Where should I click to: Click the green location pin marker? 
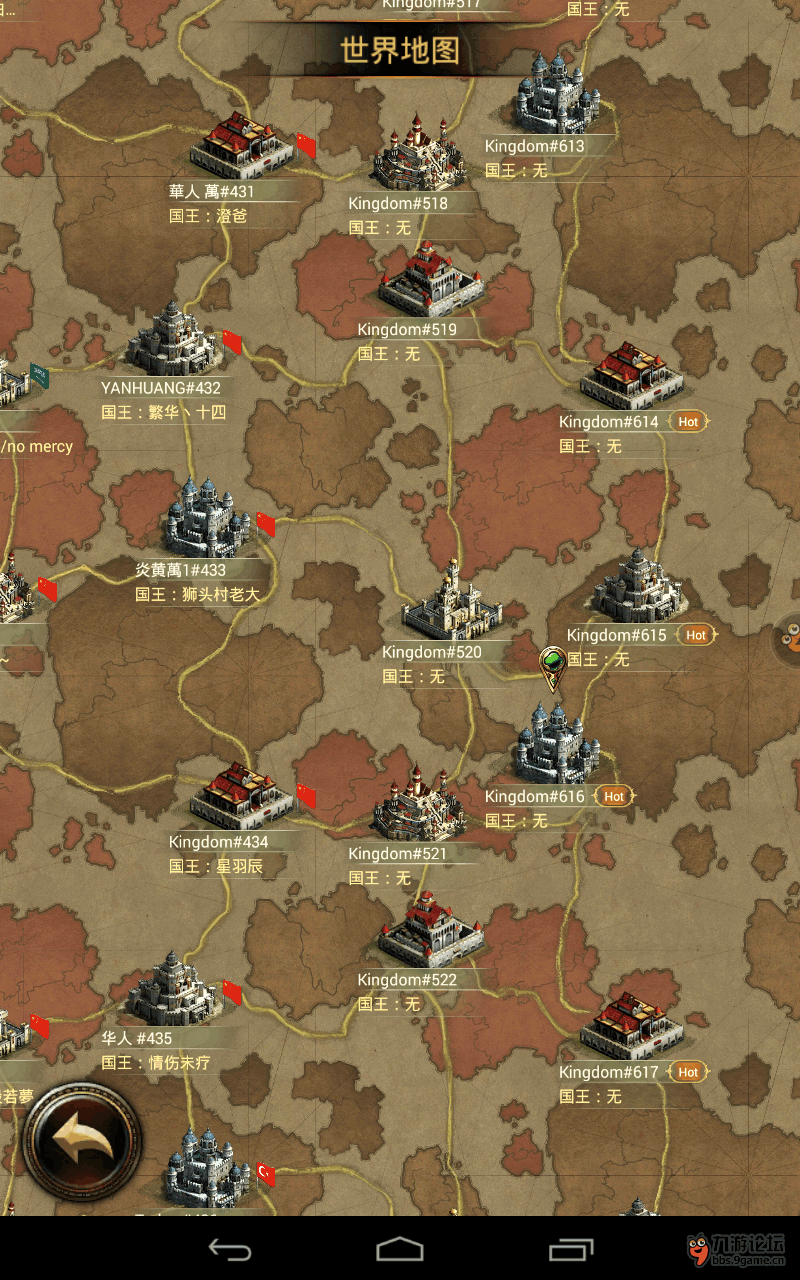tap(553, 666)
